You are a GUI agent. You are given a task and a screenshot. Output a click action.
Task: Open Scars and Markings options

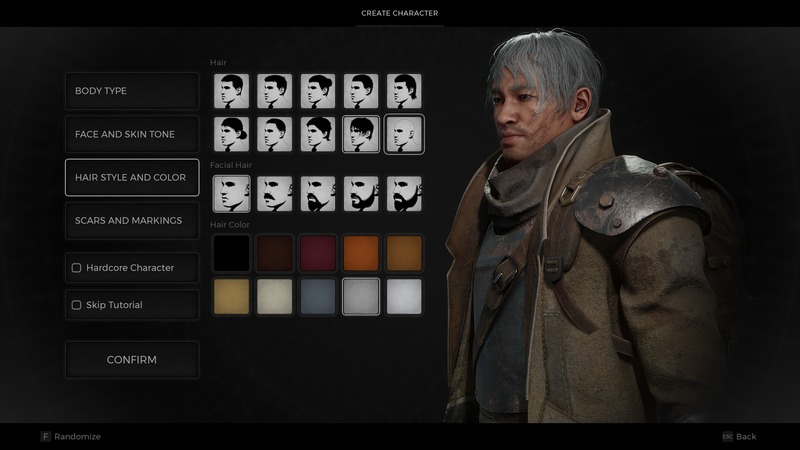click(132, 221)
